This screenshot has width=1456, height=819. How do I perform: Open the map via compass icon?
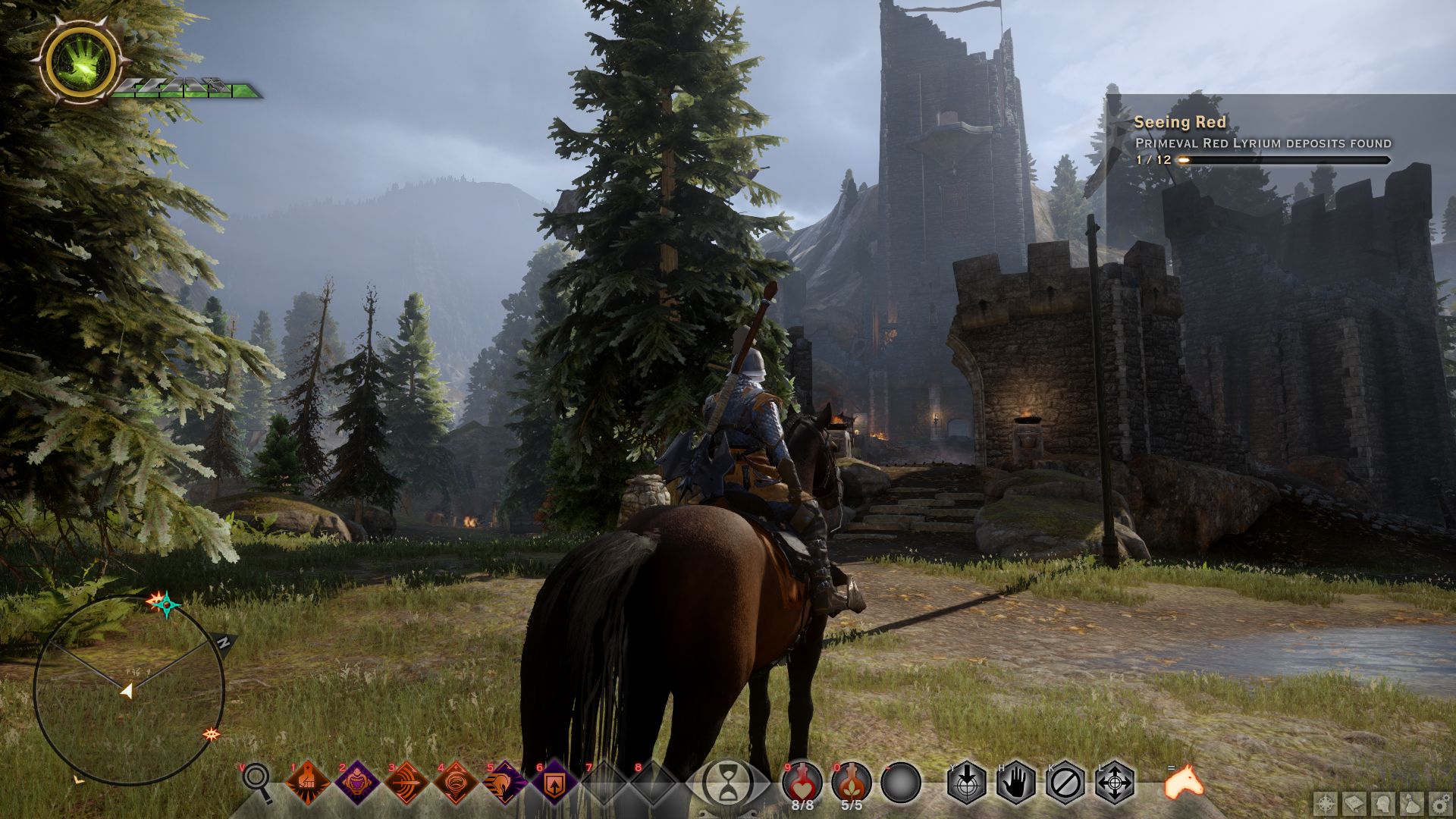(1326, 802)
